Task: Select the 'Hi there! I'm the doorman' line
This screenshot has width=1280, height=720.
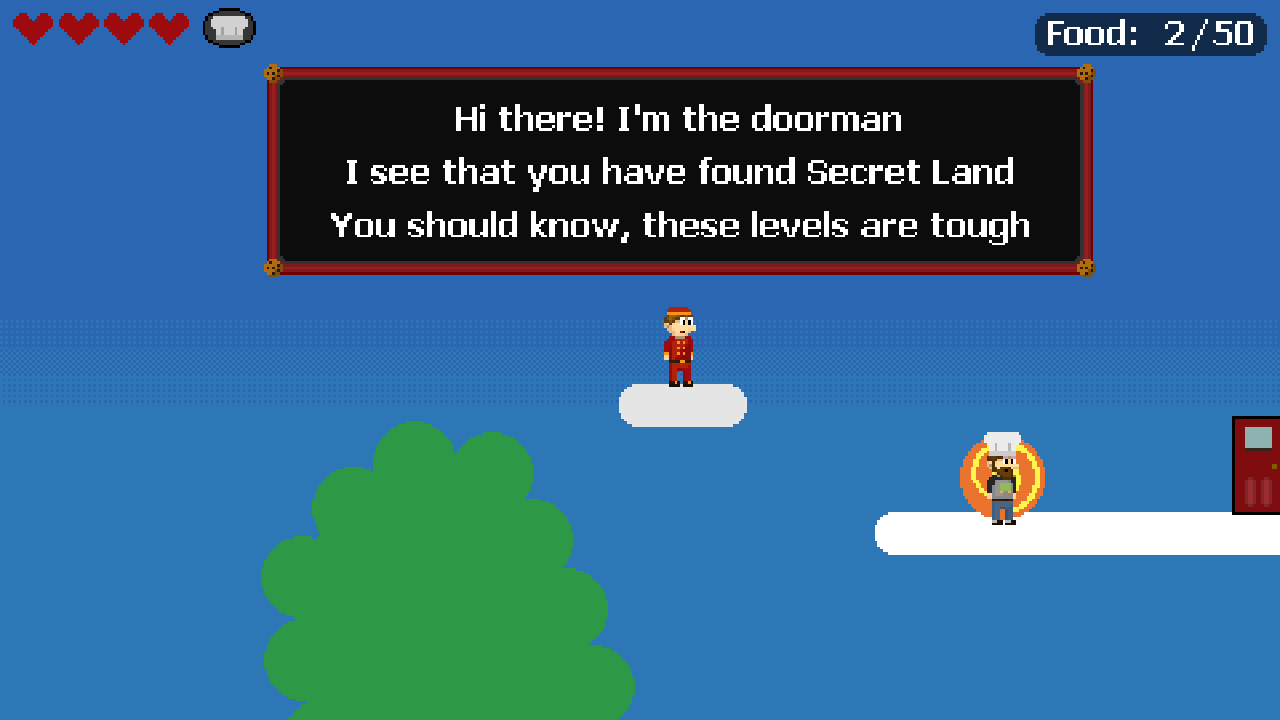Action: coord(680,119)
